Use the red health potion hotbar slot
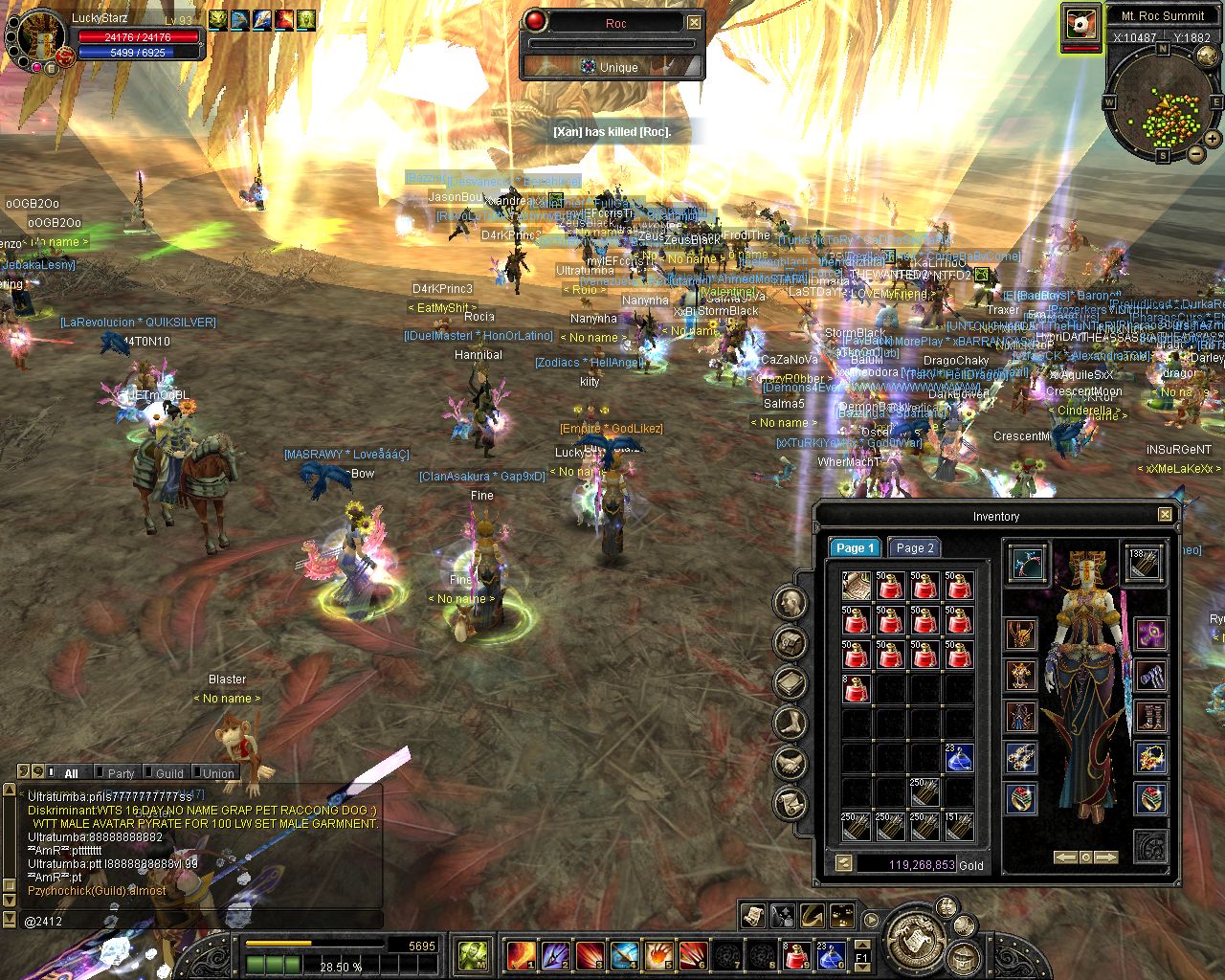 (797, 954)
